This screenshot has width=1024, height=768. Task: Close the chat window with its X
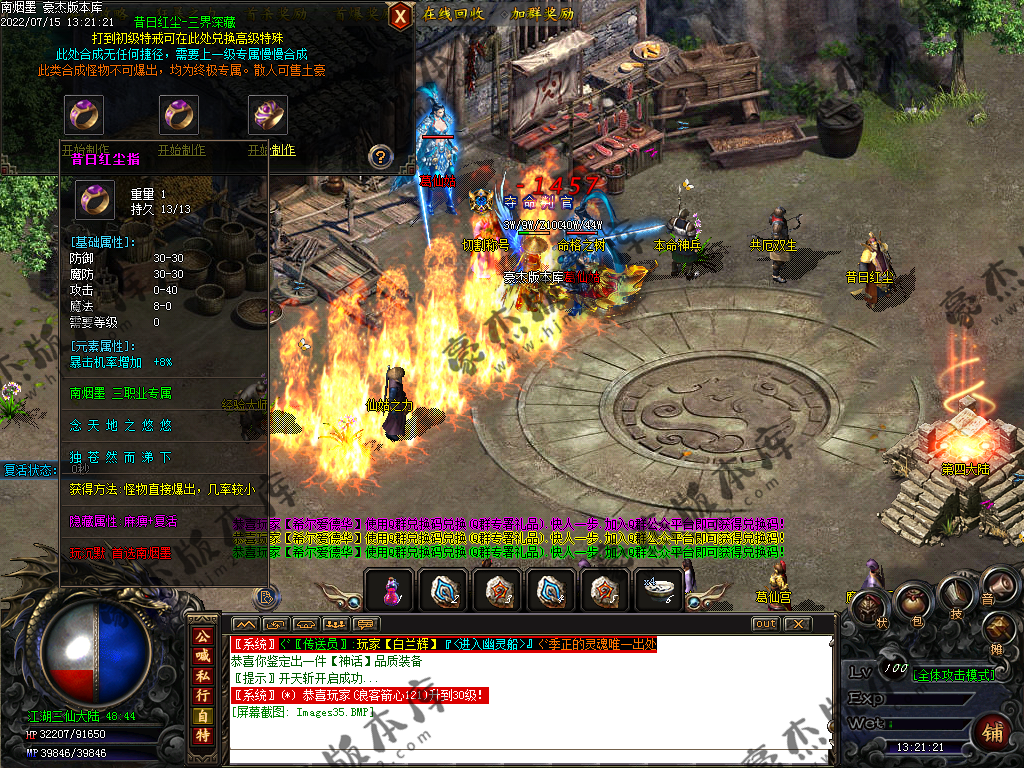tap(796, 624)
